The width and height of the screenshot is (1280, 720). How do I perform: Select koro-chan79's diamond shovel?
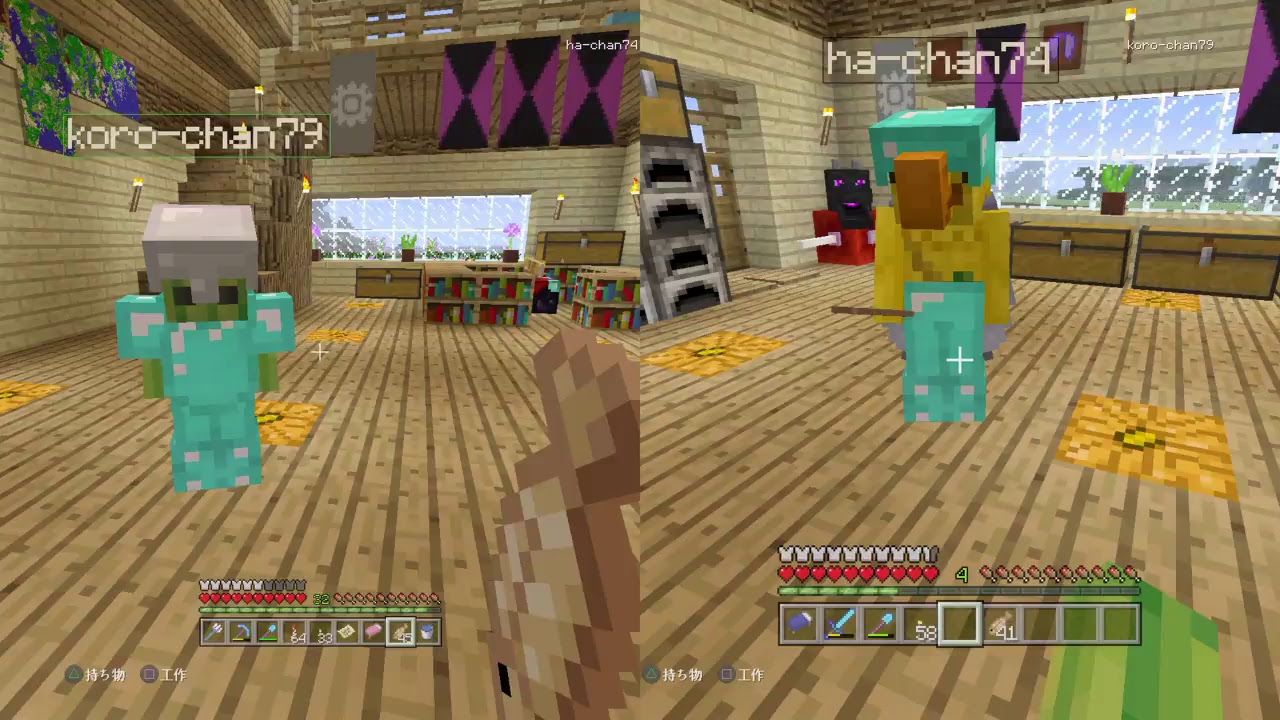coord(268,631)
